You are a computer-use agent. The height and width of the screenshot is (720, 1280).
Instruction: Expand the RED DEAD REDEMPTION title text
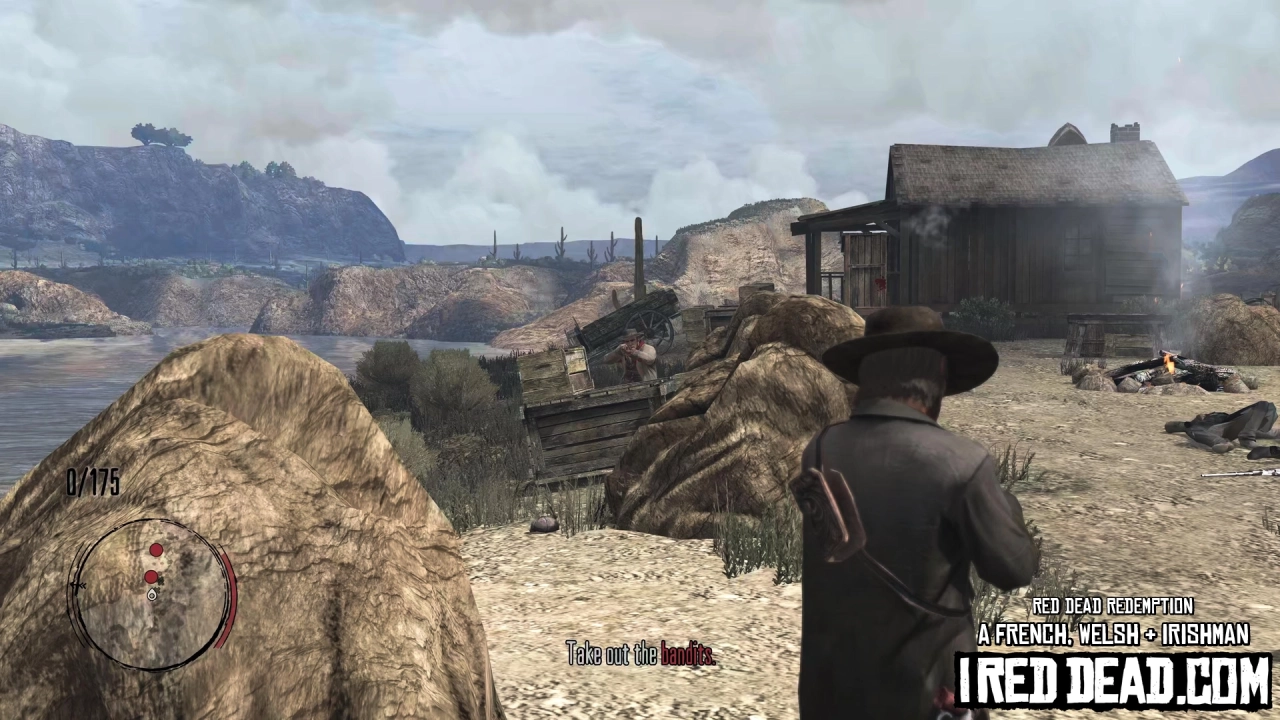pos(1112,607)
